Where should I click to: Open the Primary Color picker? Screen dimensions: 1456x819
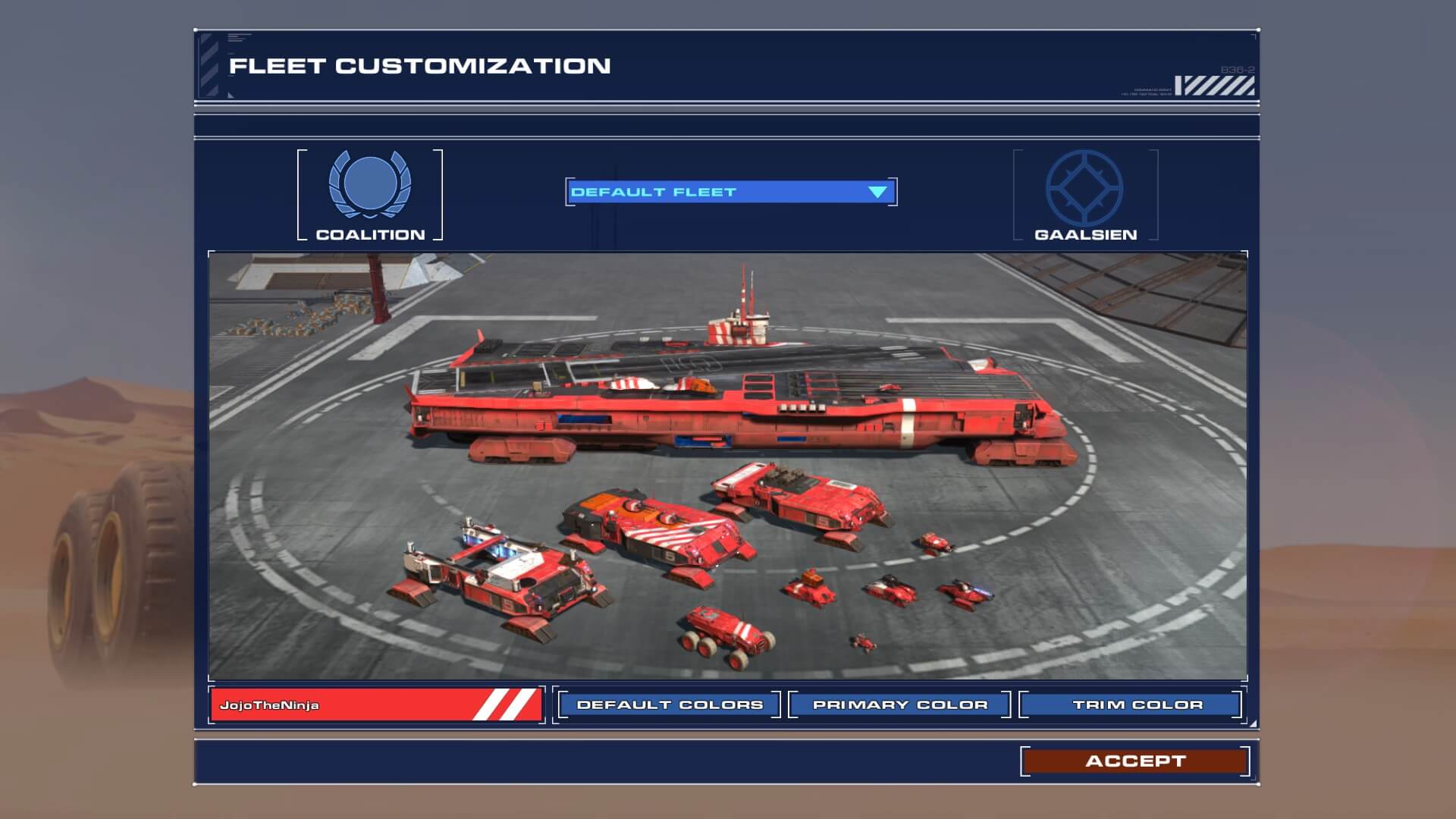pos(899,704)
